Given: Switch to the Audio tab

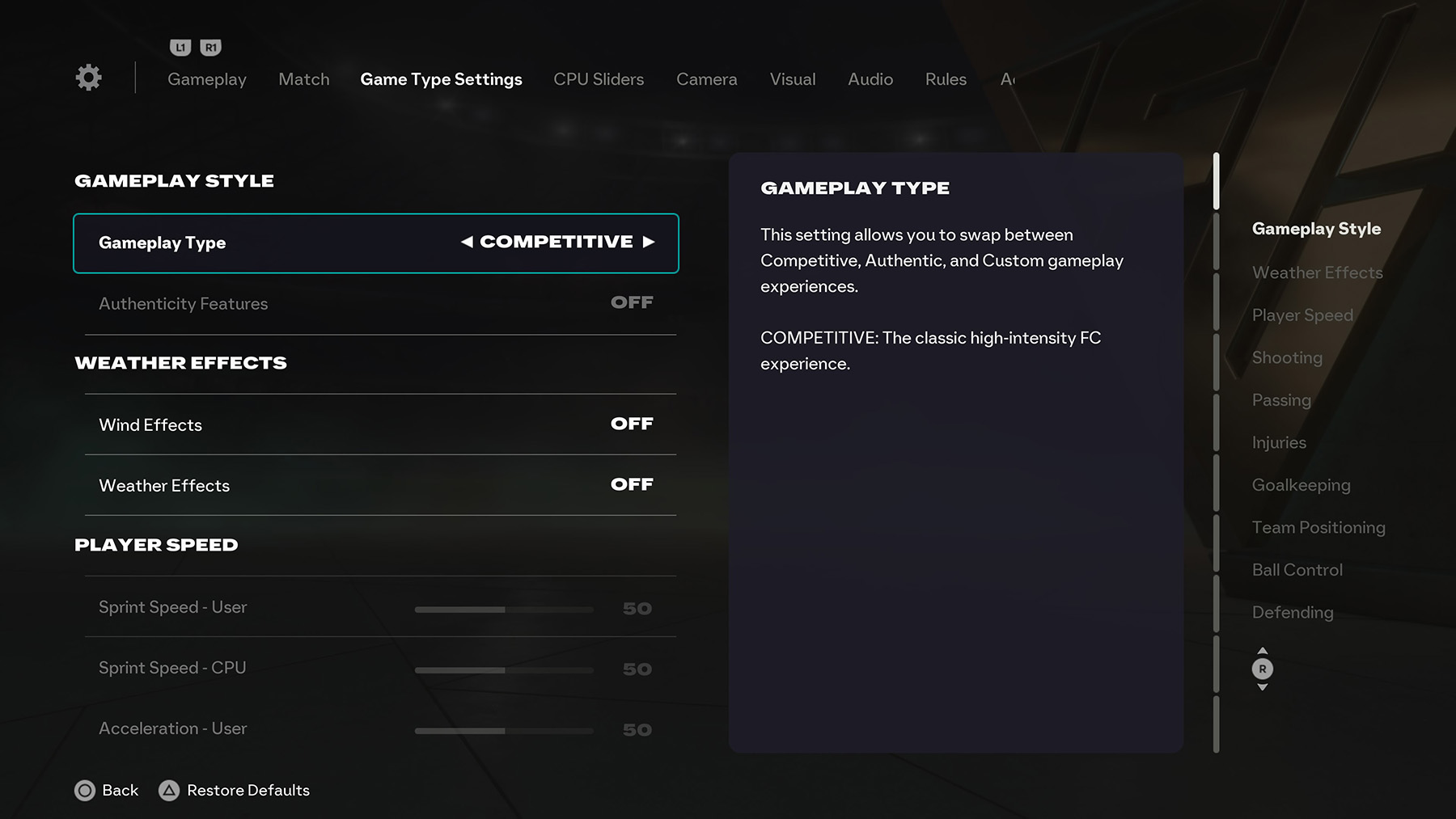Looking at the screenshot, I should [870, 79].
